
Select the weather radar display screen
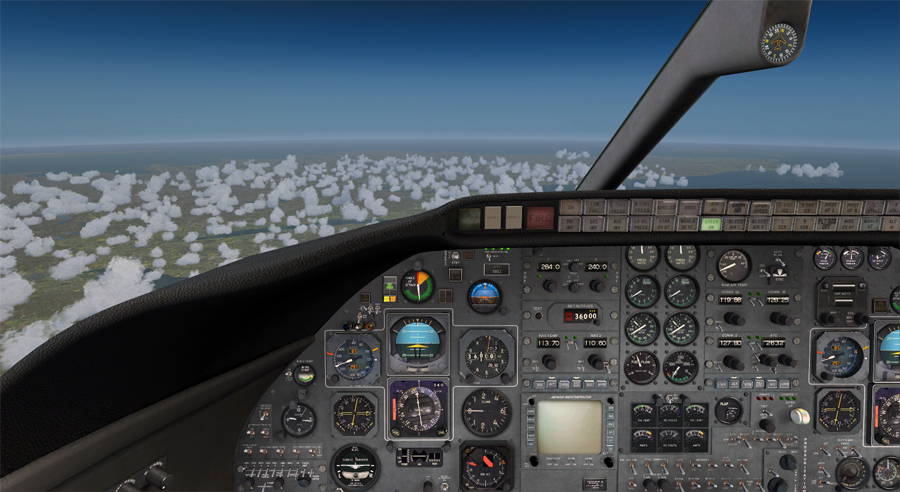coord(568,427)
